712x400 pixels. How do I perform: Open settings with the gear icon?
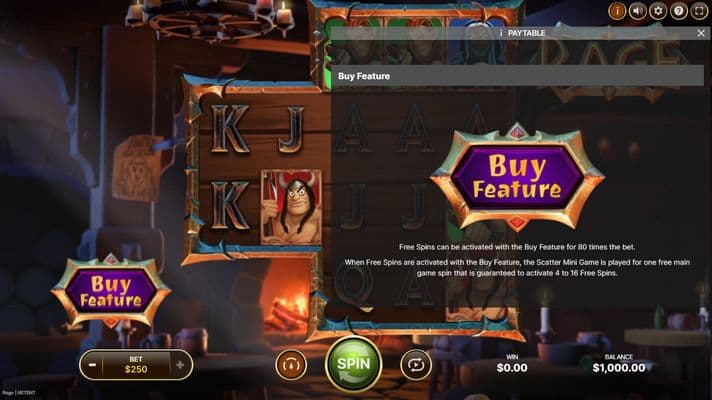coord(658,11)
